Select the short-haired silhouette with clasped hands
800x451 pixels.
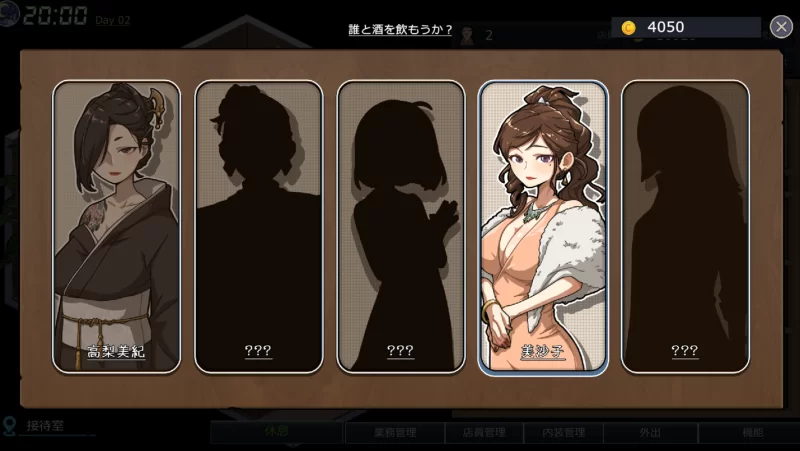(x=400, y=226)
